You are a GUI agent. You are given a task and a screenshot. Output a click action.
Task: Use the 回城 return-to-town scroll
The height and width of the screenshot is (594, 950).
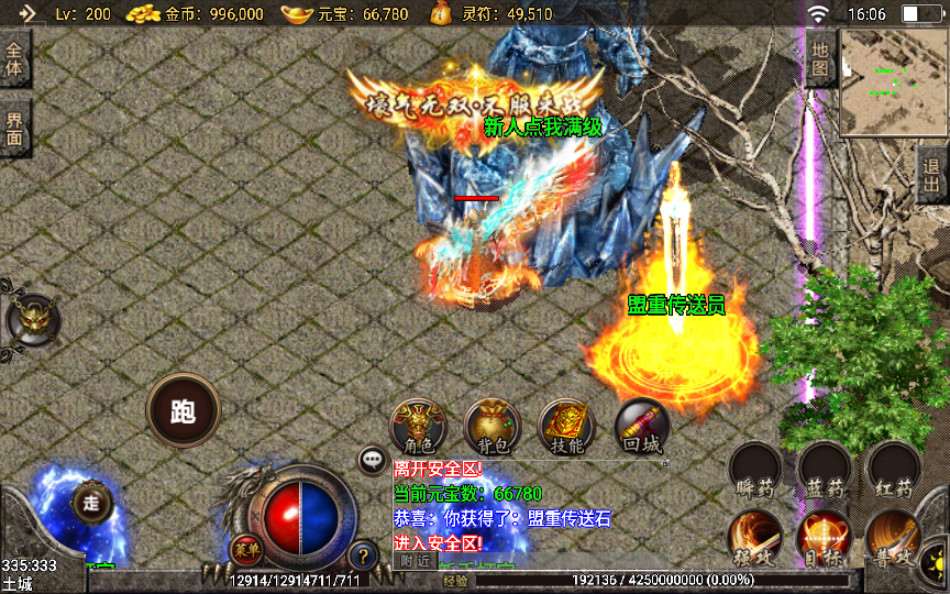(x=641, y=428)
